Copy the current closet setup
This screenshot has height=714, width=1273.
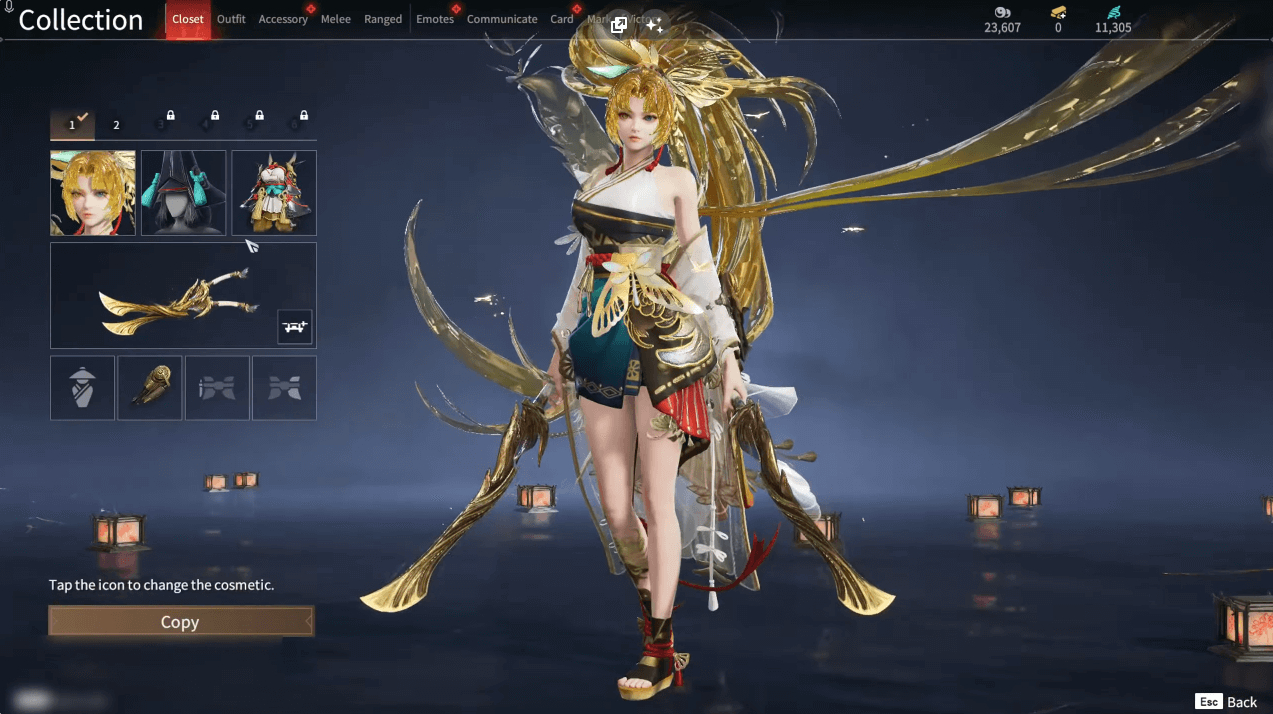pyautogui.click(x=180, y=622)
